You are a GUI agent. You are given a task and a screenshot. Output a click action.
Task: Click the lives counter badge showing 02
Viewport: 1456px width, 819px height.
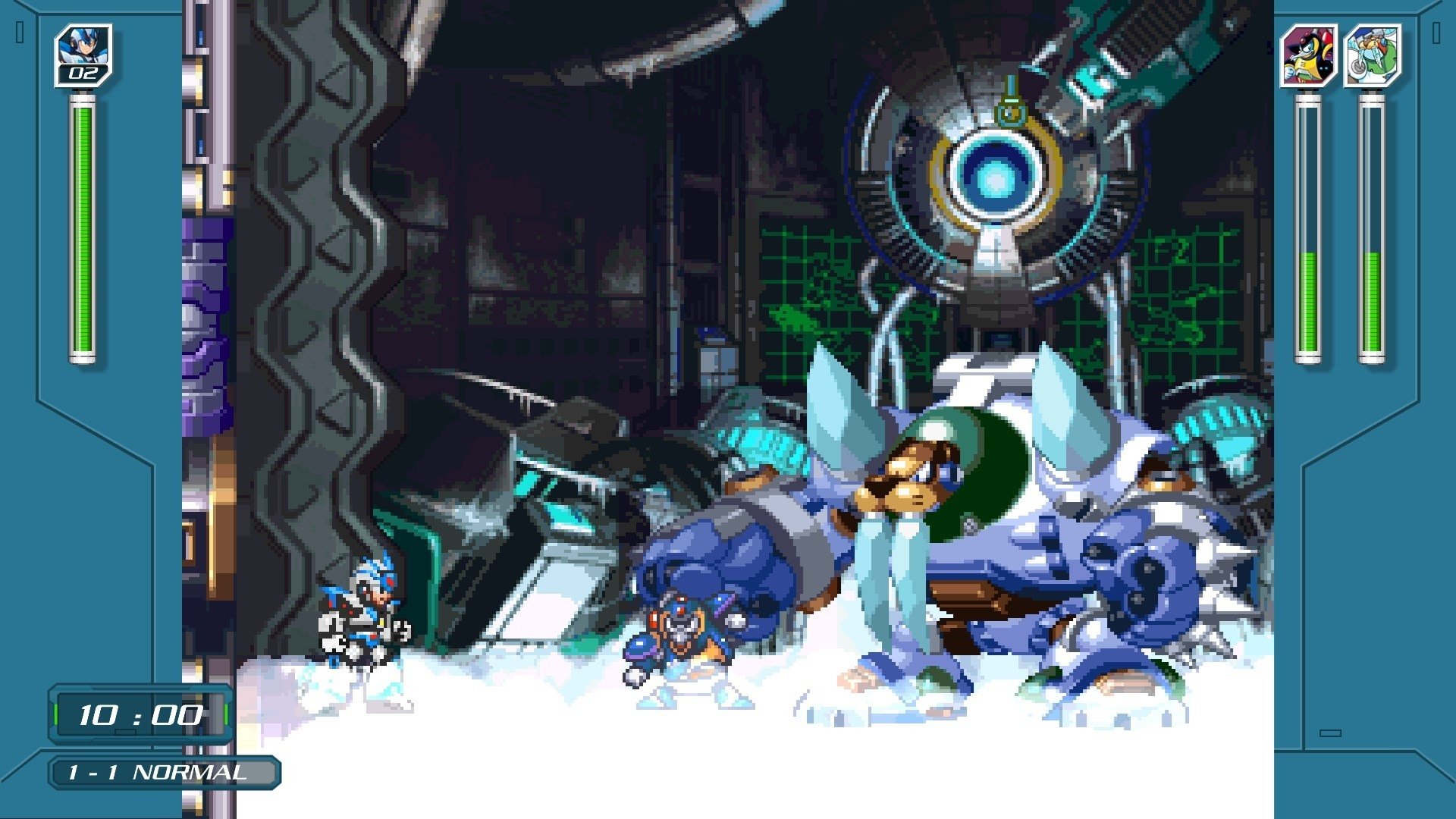coord(85,74)
